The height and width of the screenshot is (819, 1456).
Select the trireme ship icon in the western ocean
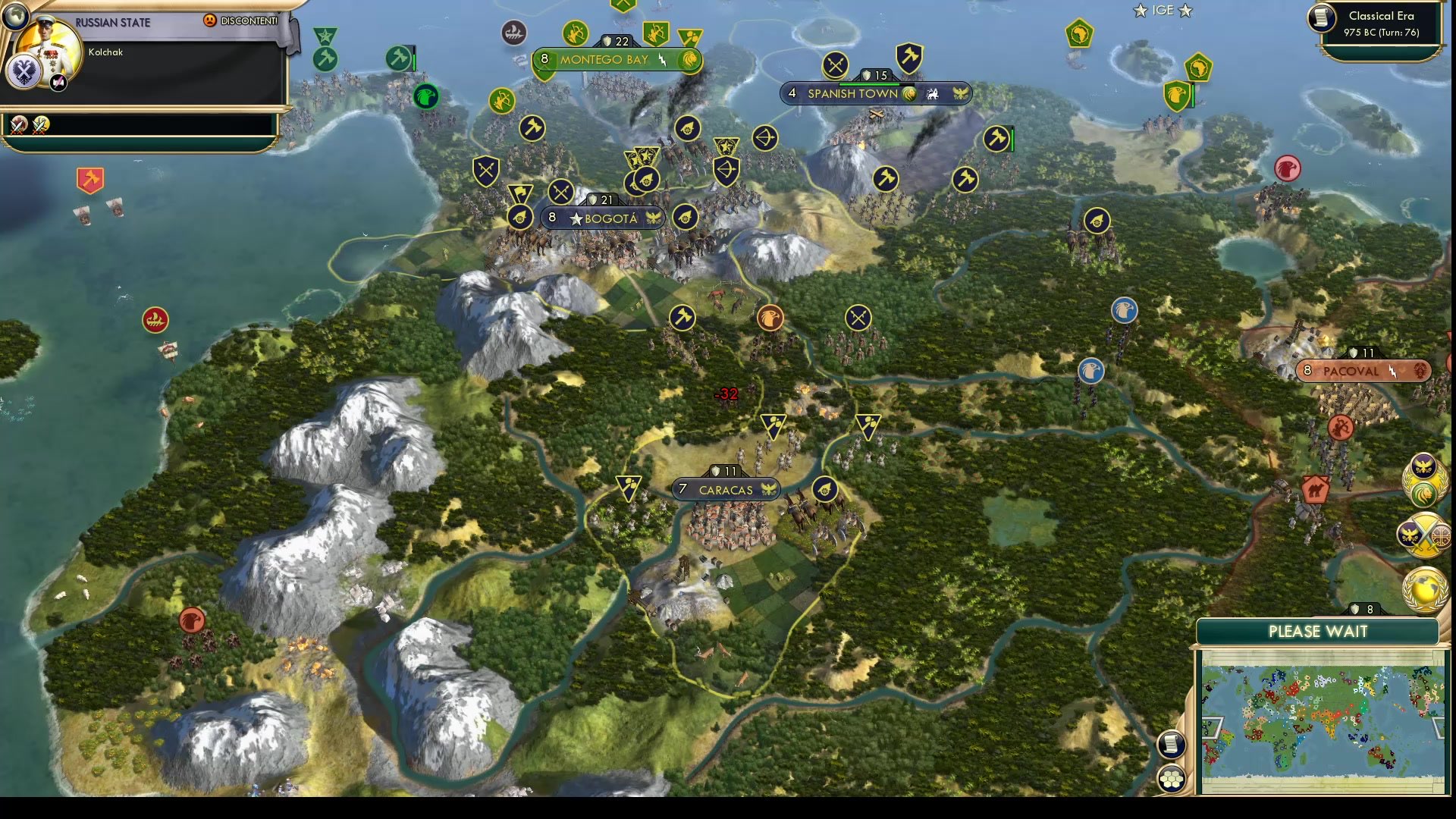[155, 321]
